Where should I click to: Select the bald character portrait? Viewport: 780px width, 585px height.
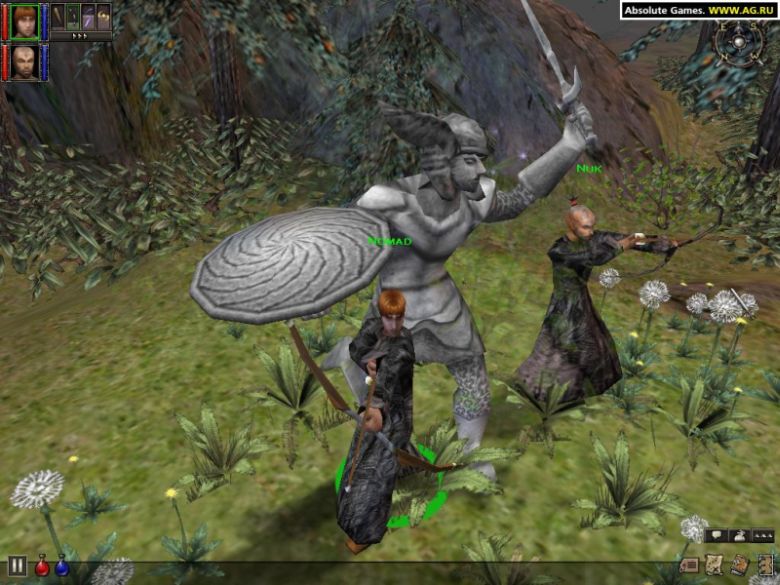tap(25, 61)
